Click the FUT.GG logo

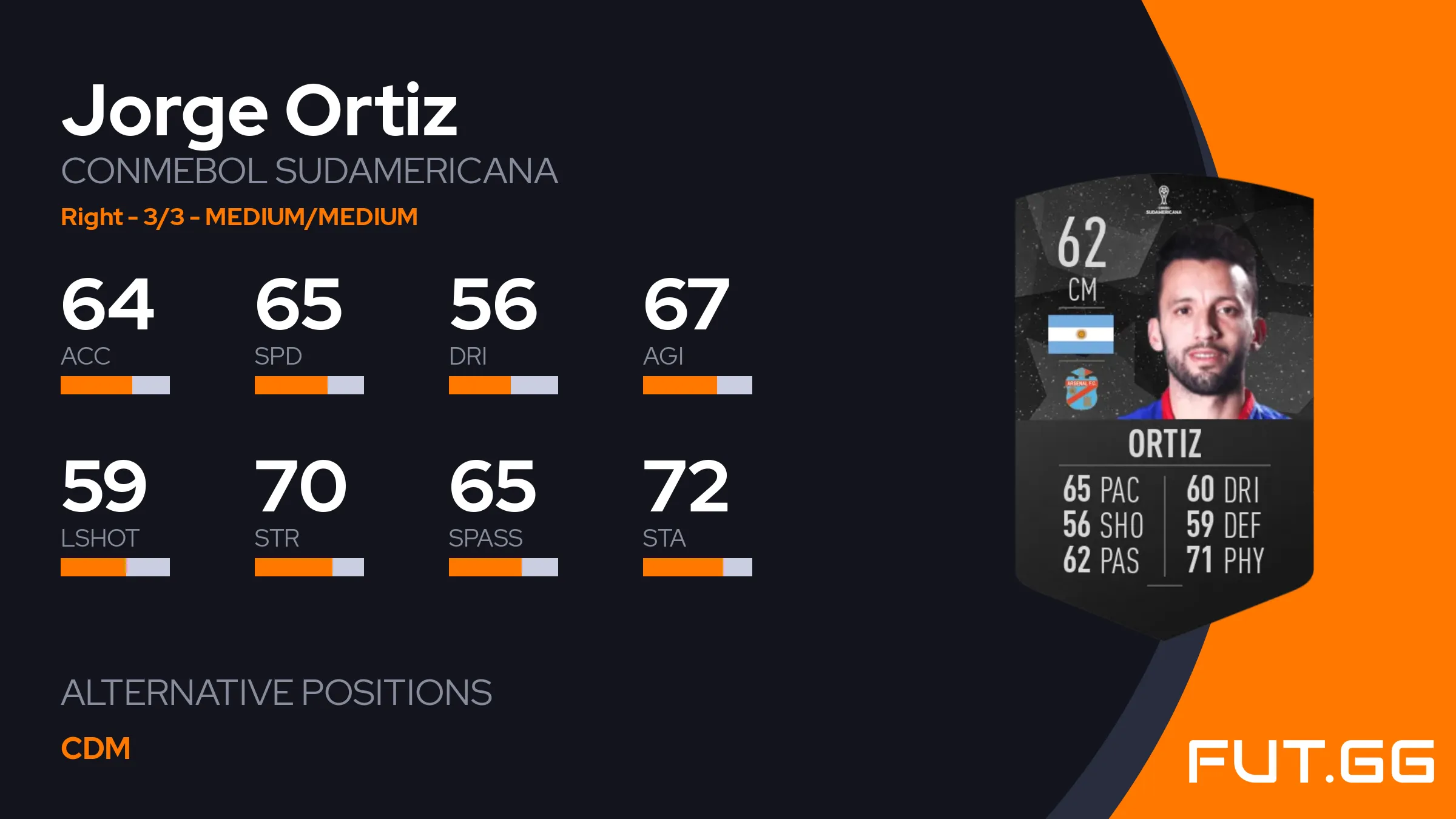coord(1310,761)
